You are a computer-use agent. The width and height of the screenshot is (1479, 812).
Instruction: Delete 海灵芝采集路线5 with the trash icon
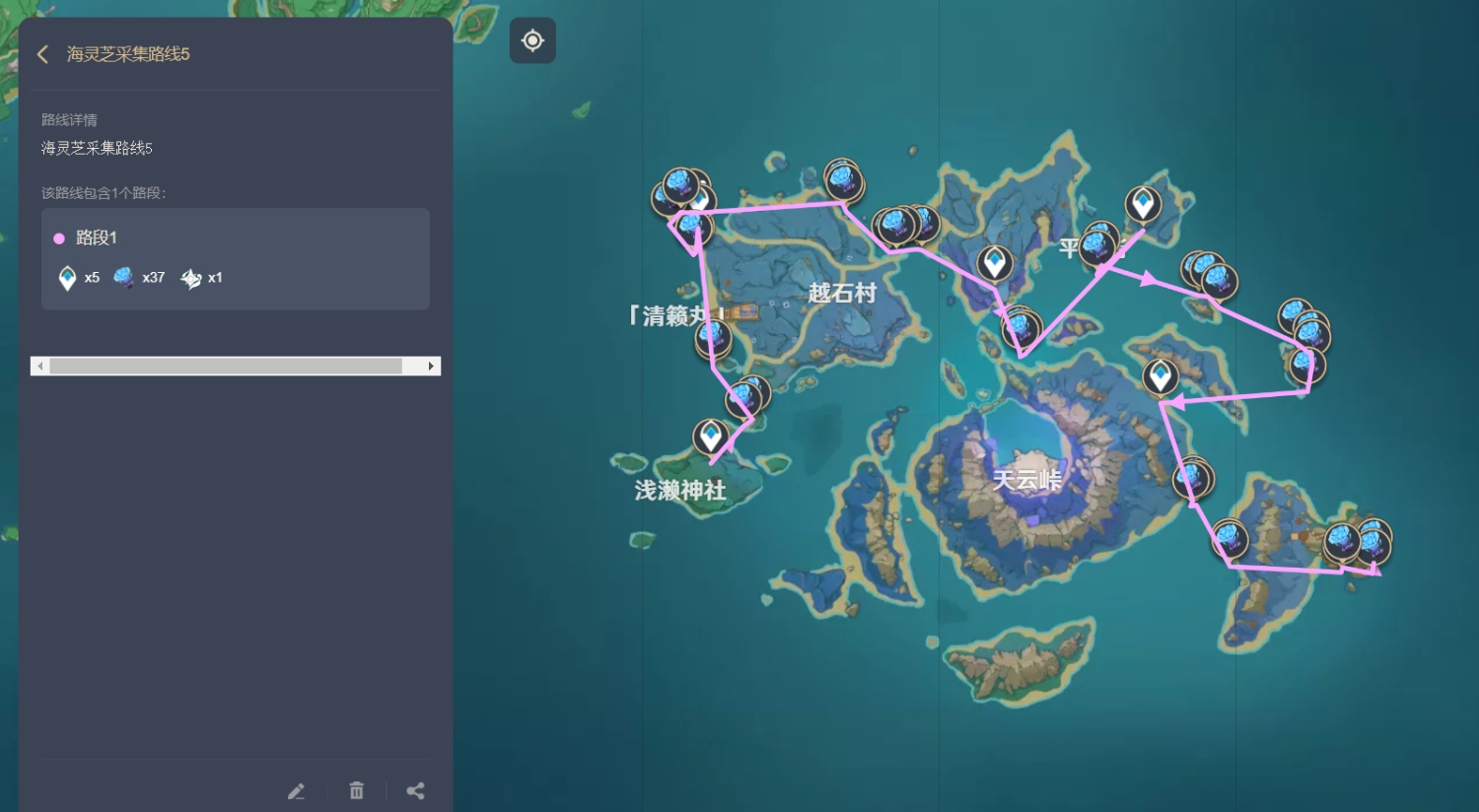pos(356,790)
